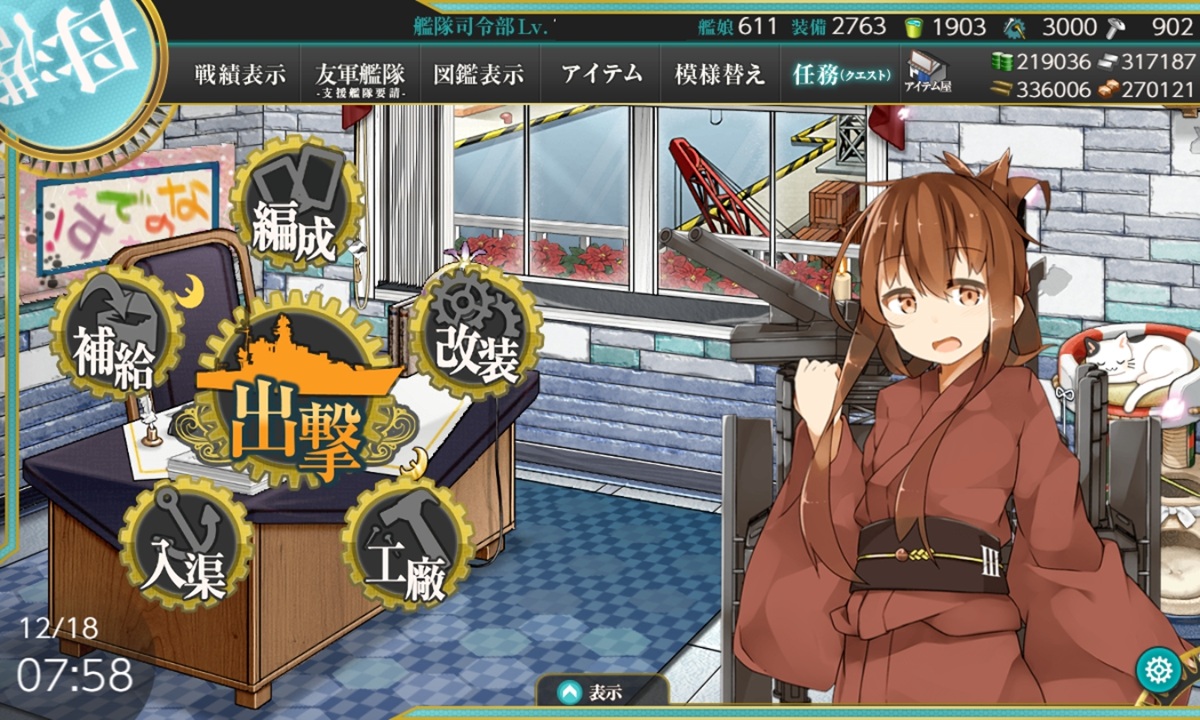Screen dimensions: 1200x720
Task: Open the 工廠 factory arsenal
Action: pyautogui.click(x=405, y=547)
